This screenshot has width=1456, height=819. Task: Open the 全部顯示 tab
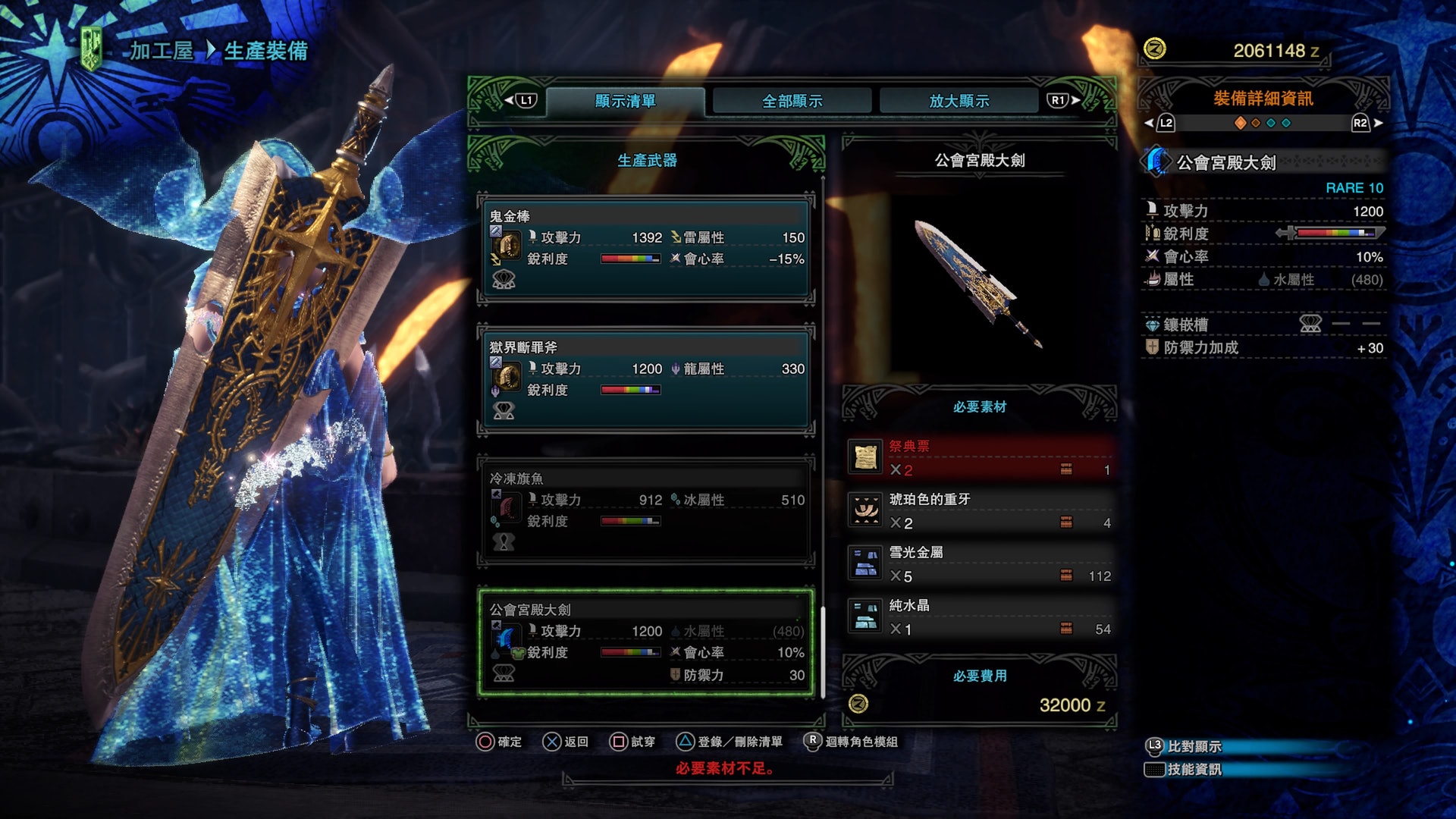[x=792, y=101]
